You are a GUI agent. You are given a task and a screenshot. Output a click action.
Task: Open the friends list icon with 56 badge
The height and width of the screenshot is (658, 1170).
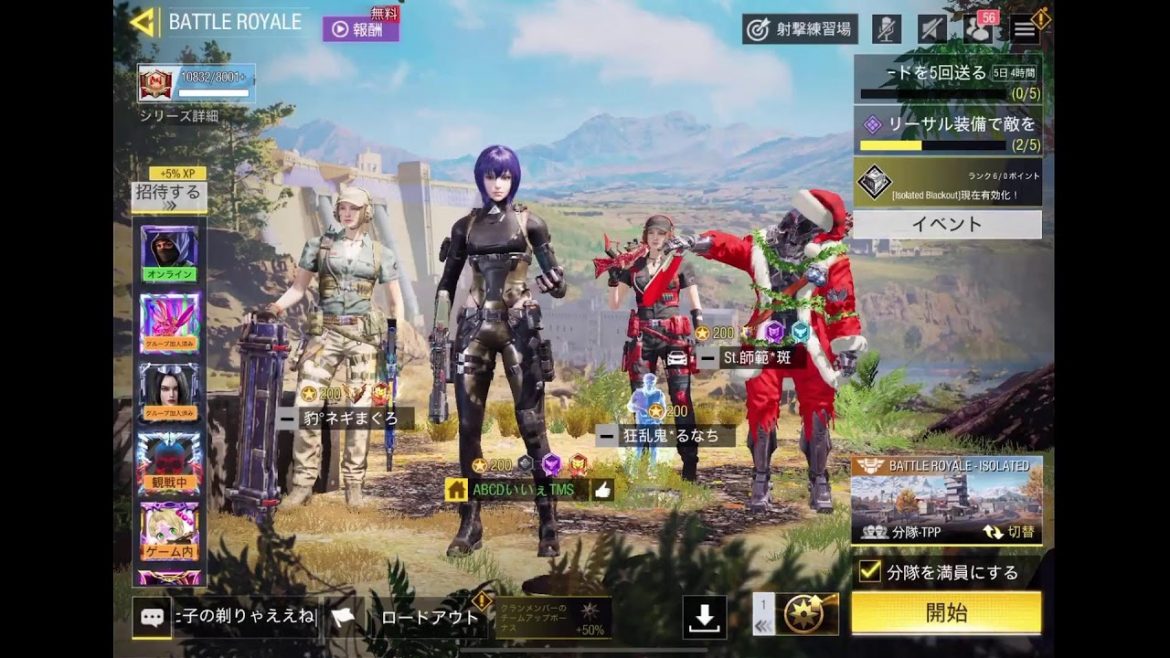(x=980, y=28)
